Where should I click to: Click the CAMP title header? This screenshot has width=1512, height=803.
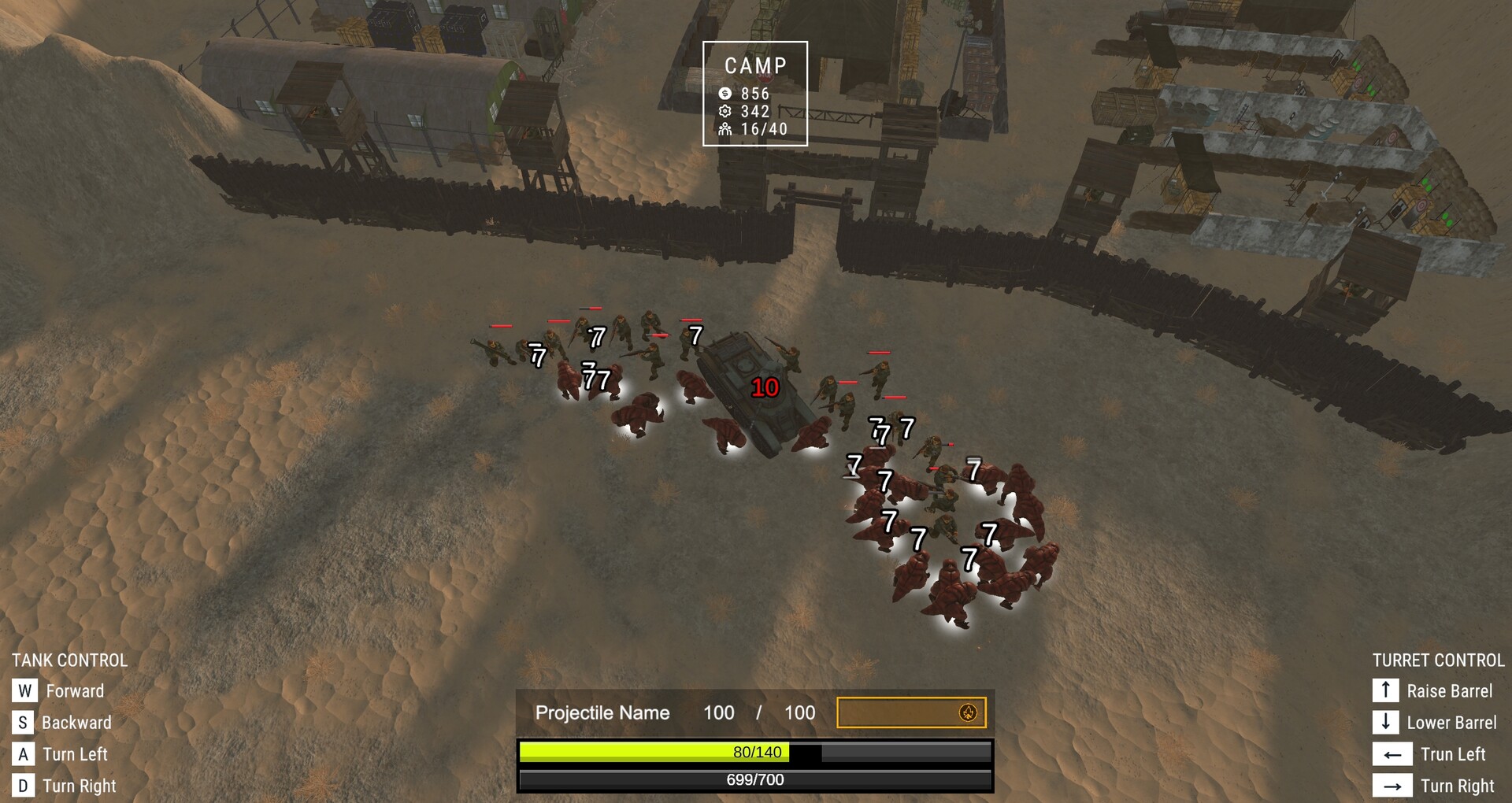coord(755,65)
